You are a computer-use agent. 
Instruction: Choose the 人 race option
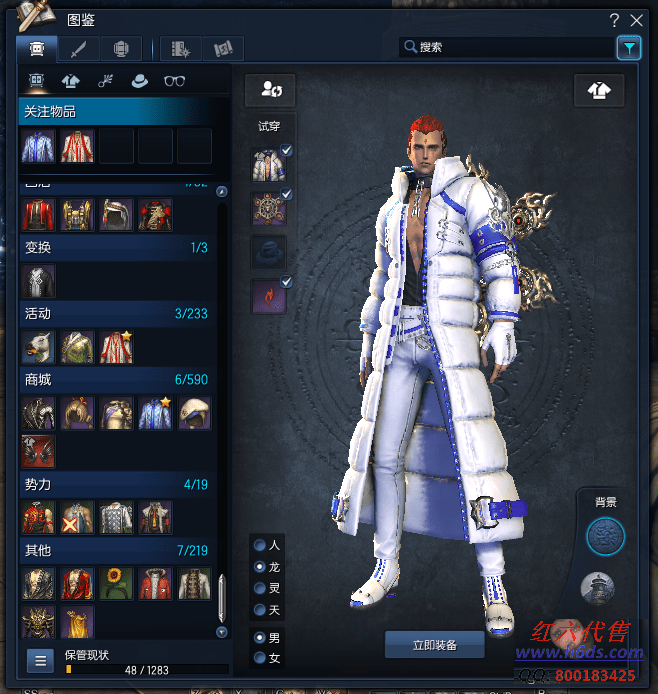click(260, 546)
